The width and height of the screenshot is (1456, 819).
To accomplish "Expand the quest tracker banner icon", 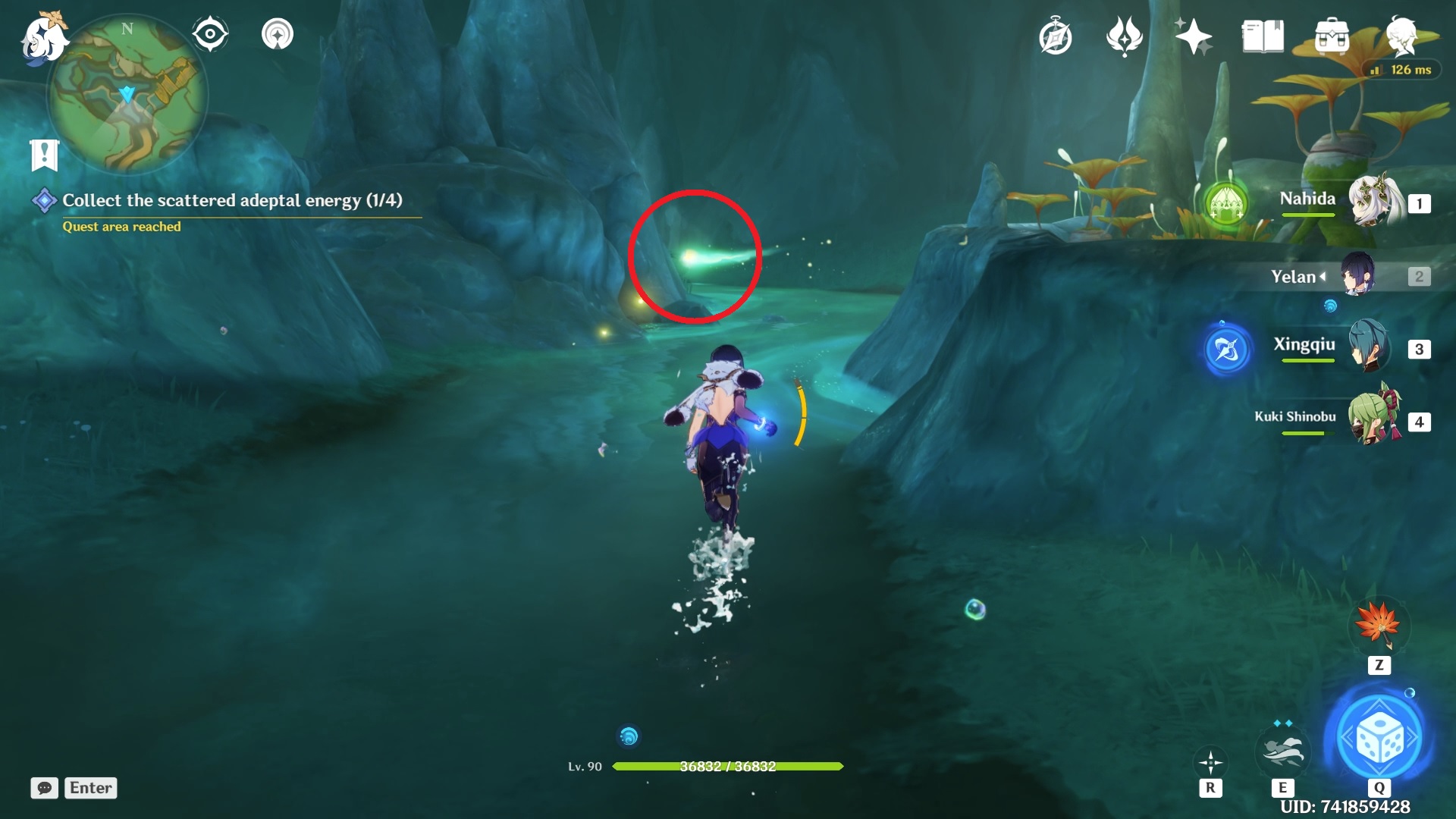I will (x=45, y=154).
